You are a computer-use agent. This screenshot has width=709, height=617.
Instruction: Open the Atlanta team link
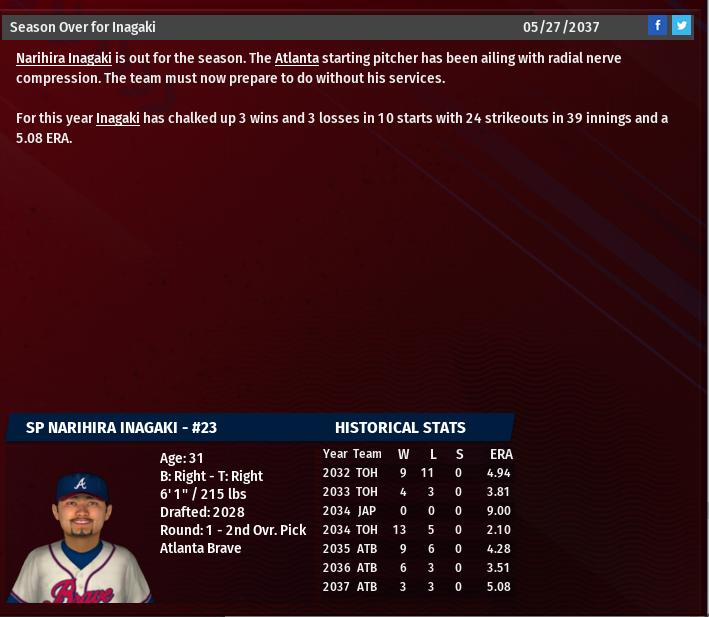(x=296, y=59)
